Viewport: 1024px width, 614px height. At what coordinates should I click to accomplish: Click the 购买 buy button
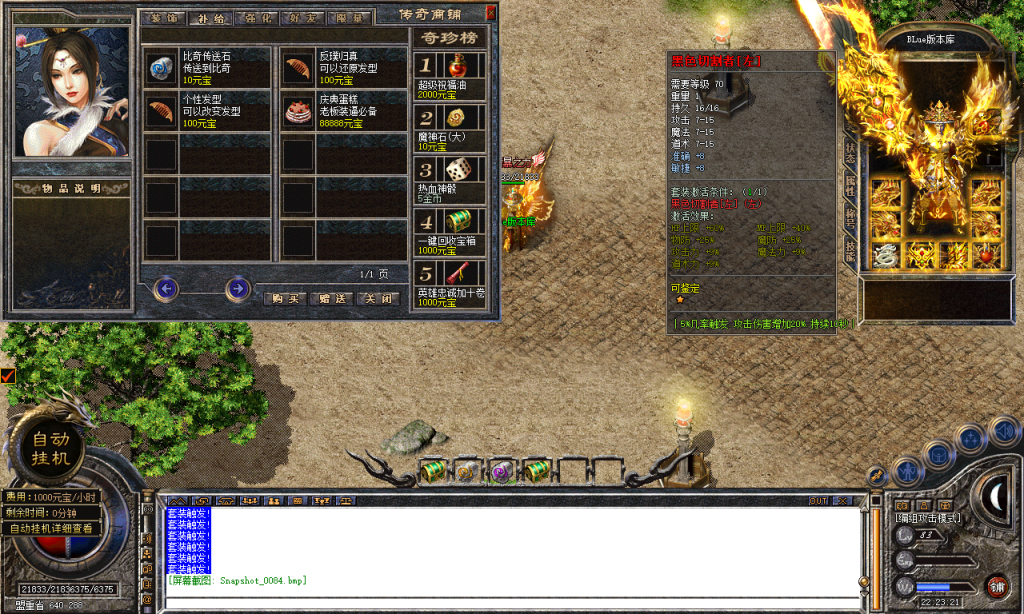coord(285,298)
